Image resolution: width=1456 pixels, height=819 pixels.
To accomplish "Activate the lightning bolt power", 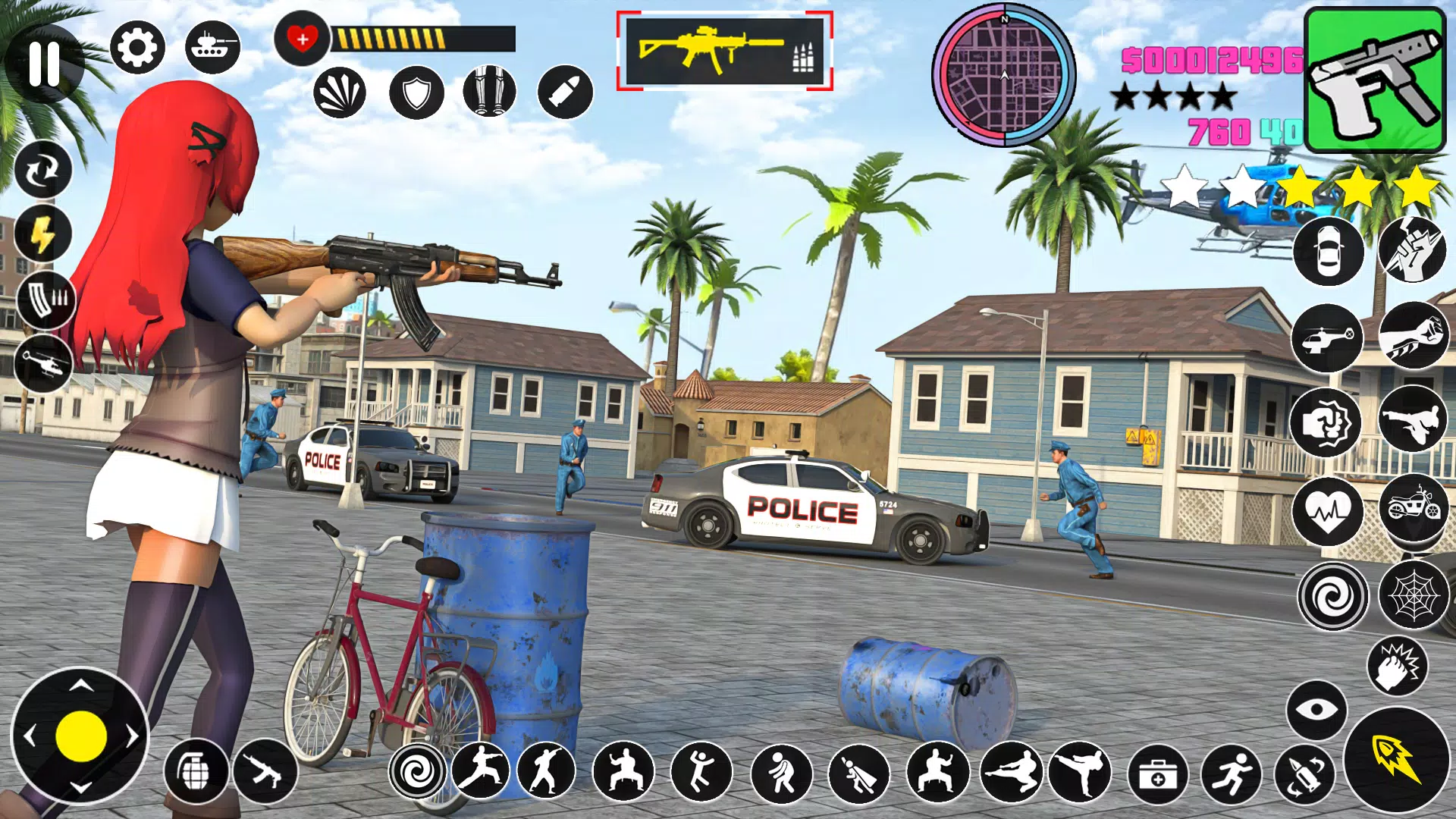I will click(42, 234).
